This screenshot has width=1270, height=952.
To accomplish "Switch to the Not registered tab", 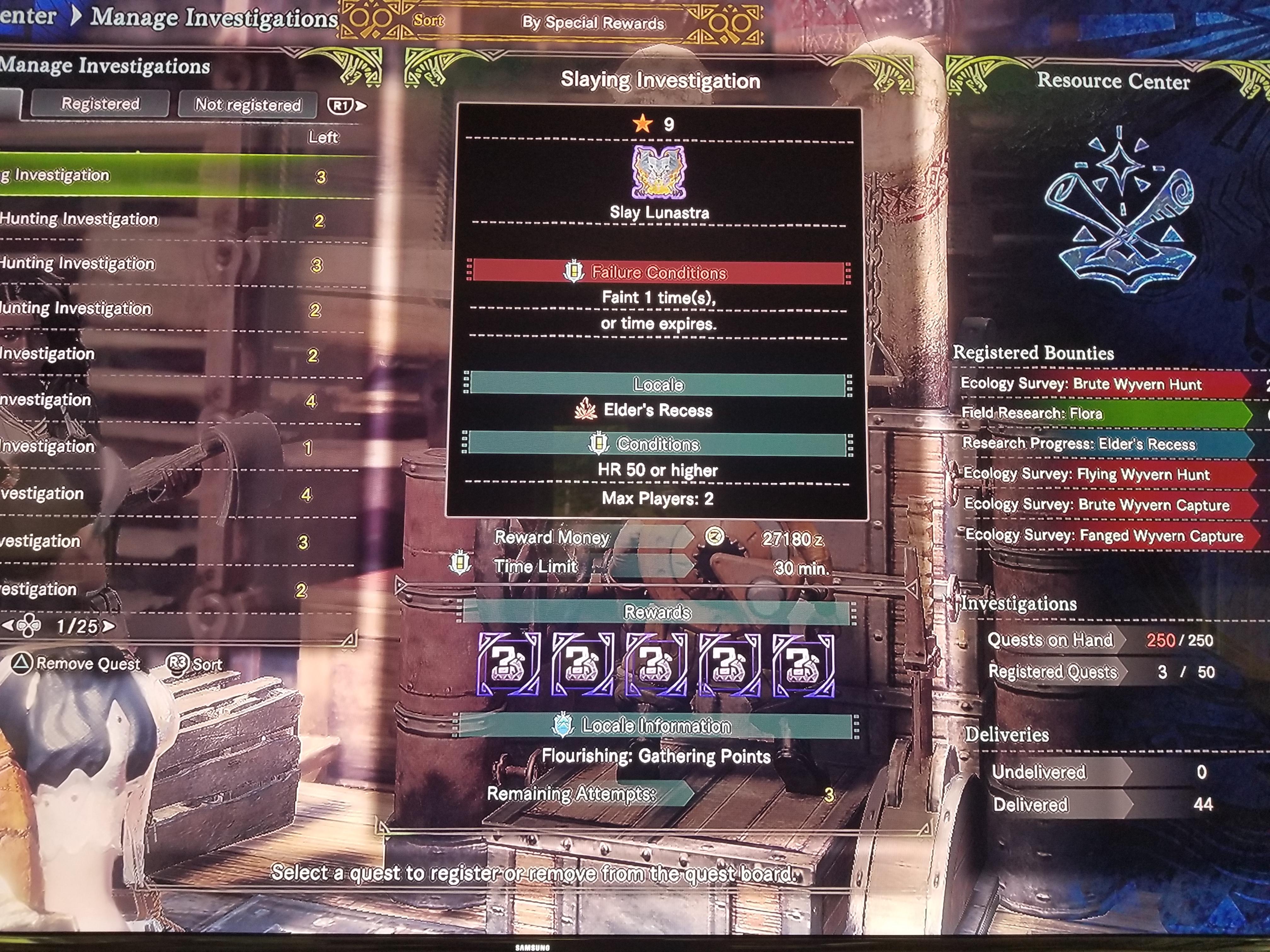I will click(248, 105).
